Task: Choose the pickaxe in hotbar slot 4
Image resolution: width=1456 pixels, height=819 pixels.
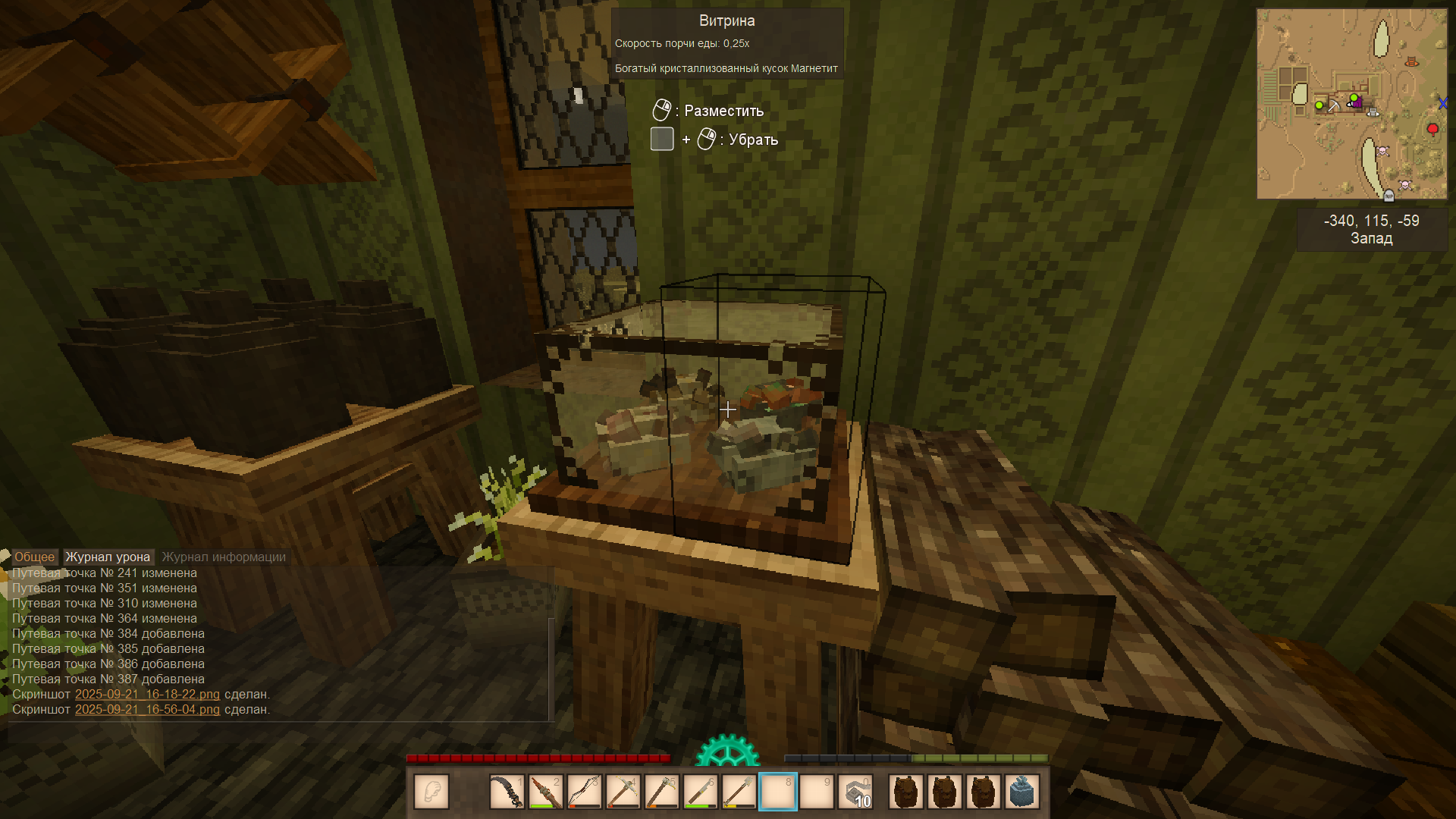Action: (x=623, y=792)
